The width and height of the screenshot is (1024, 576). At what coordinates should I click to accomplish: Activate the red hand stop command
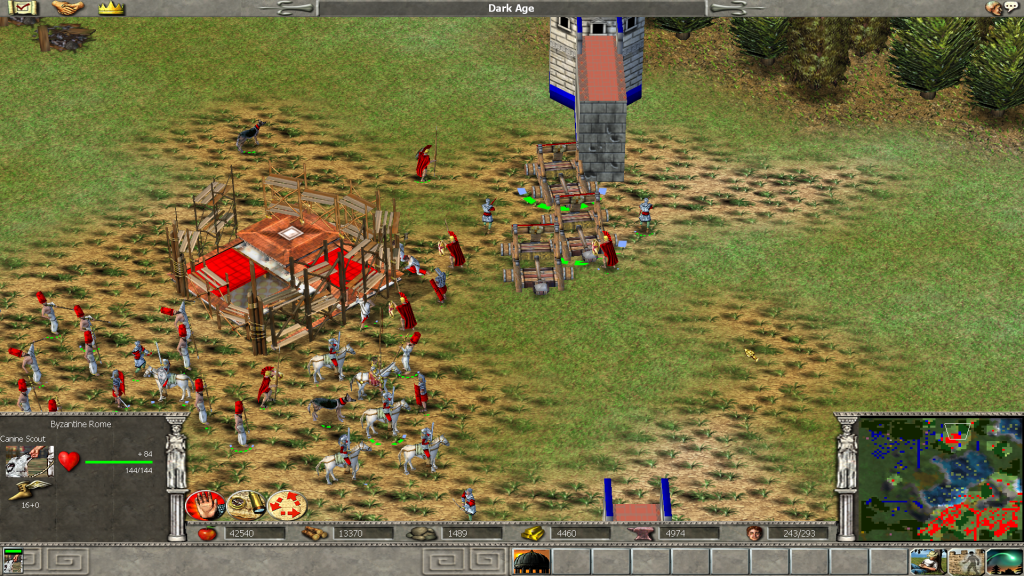[205, 504]
